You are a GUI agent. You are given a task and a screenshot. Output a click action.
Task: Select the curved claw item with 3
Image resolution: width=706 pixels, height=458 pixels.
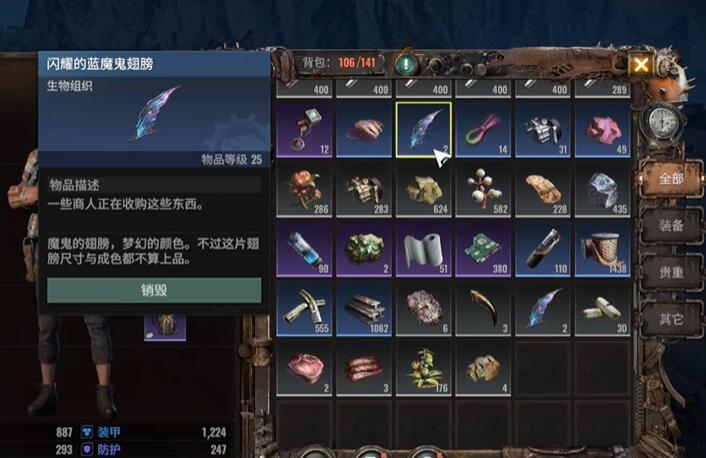click(x=482, y=307)
